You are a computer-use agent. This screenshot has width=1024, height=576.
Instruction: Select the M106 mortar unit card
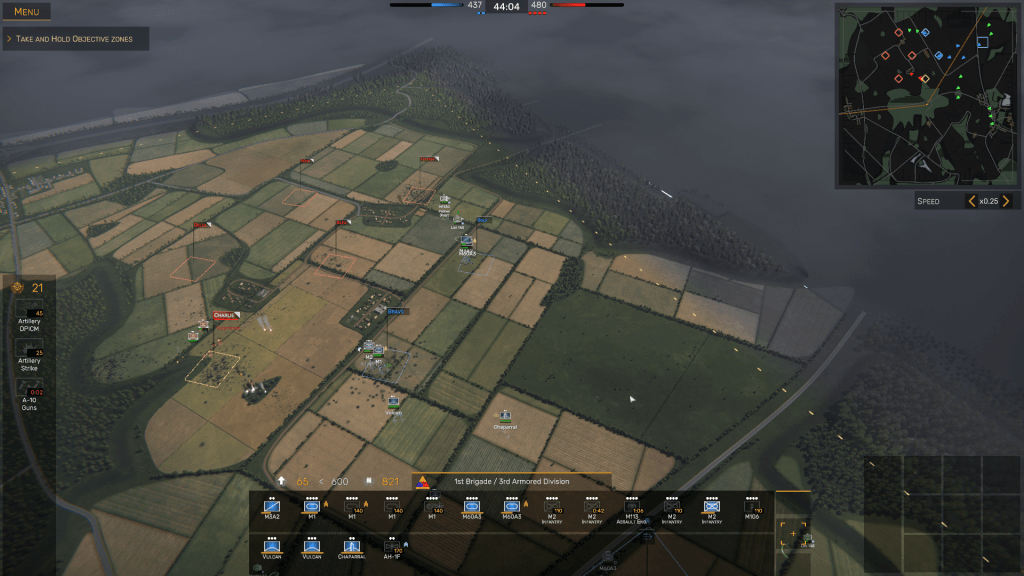[x=752, y=509]
